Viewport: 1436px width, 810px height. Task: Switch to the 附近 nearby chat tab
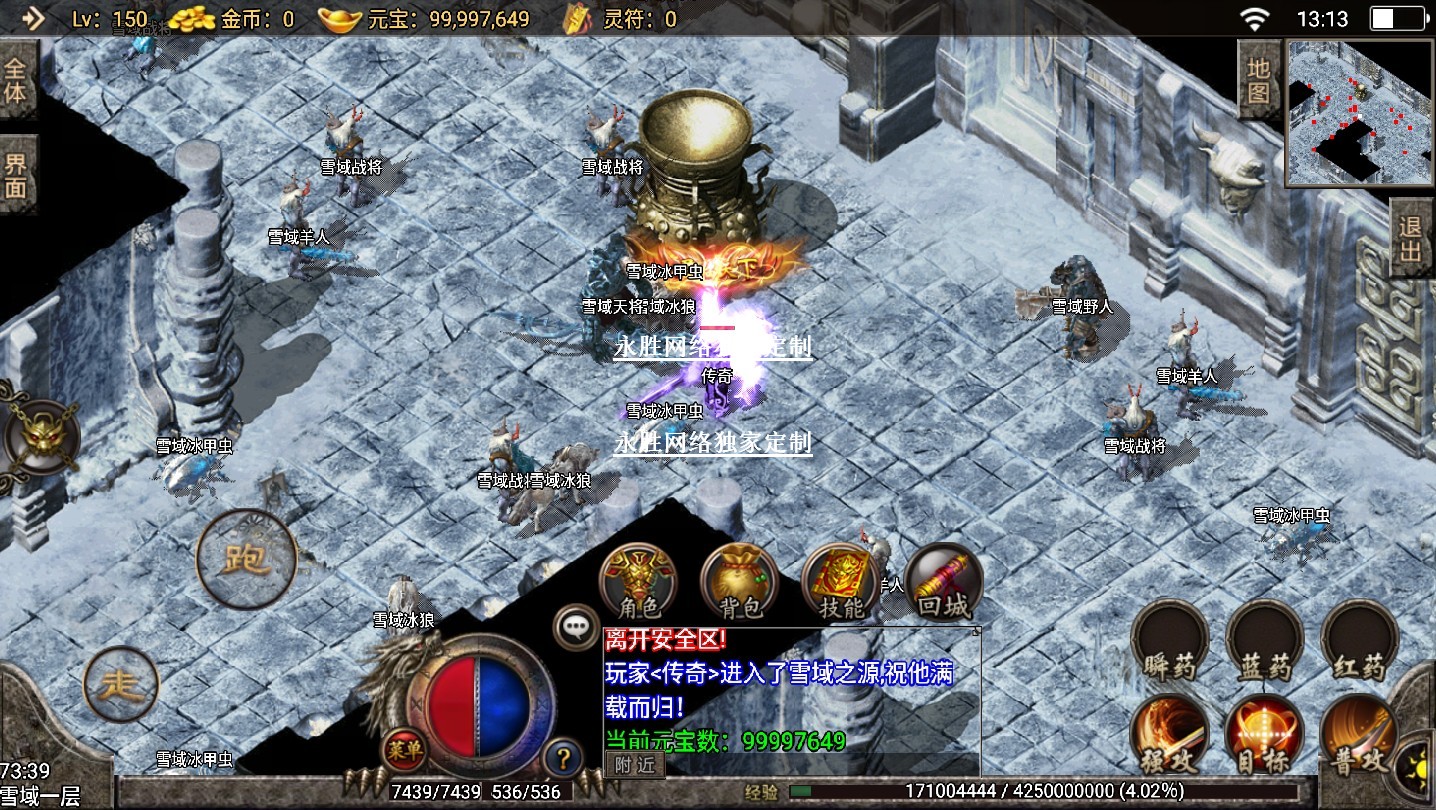point(635,765)
